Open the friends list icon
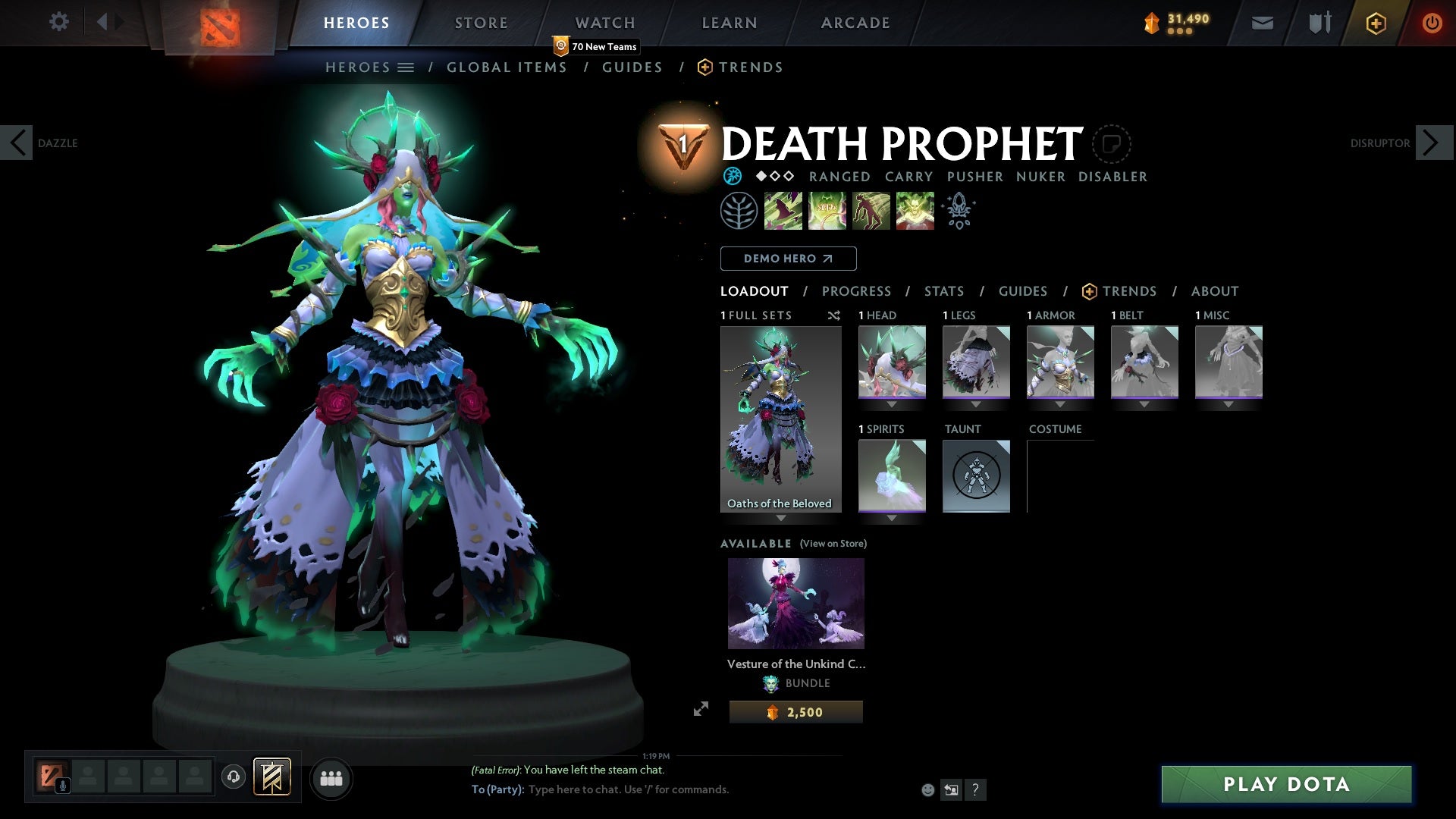Viewport: 1456px width, 819px height. click(331, 778)
